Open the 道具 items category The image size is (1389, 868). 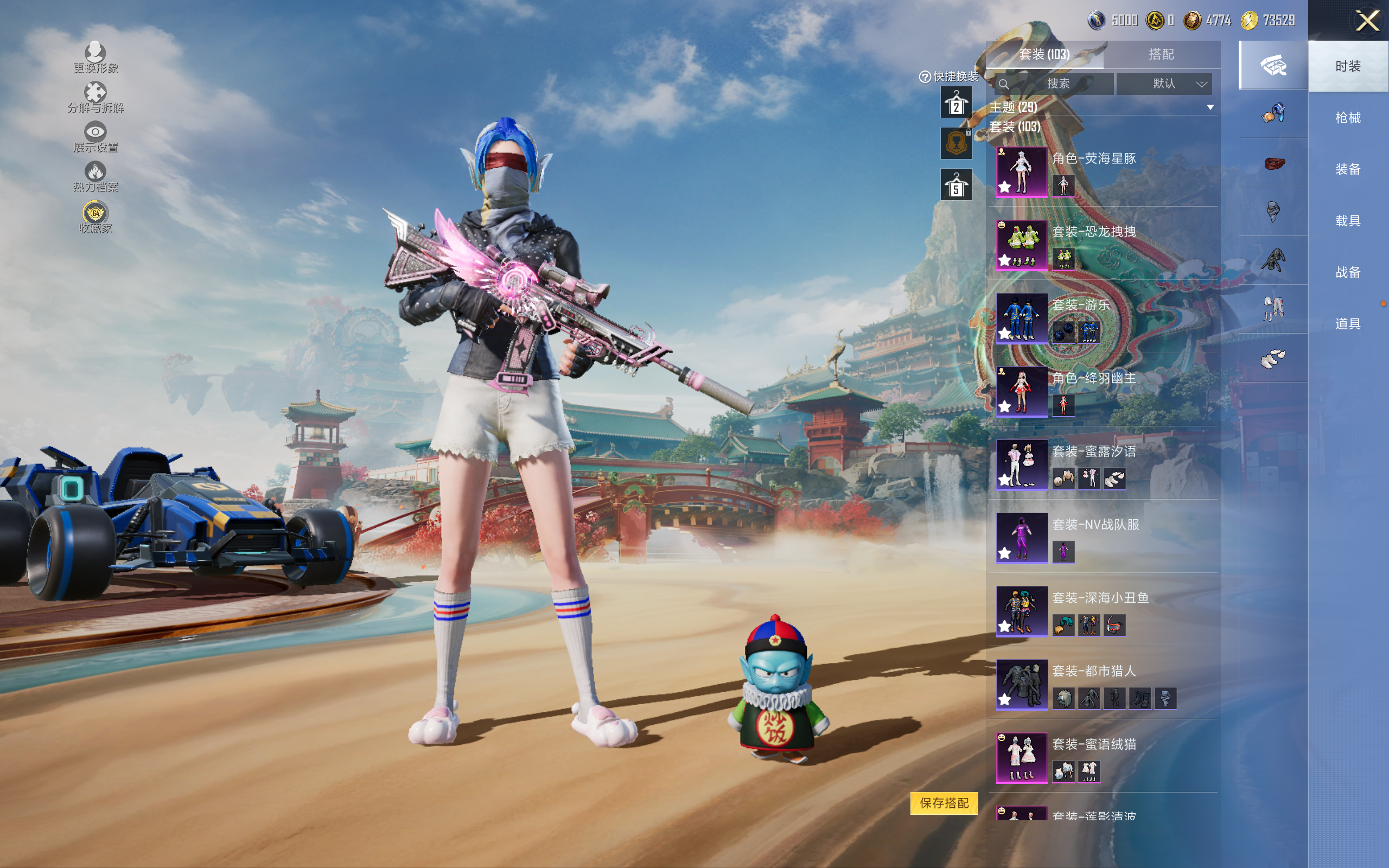(1348, 324)
